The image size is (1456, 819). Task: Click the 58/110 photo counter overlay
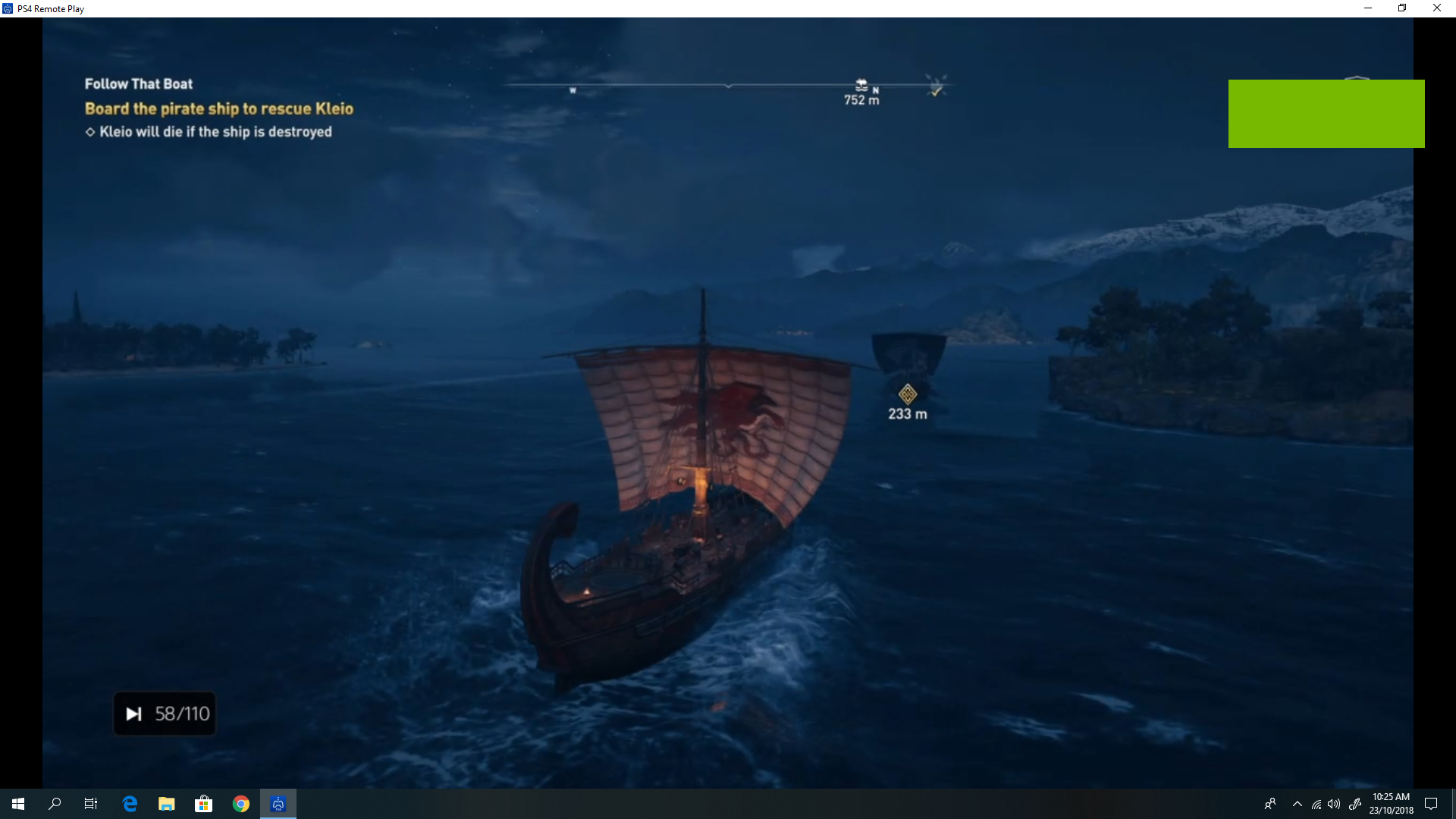click(x=165, y=713)
